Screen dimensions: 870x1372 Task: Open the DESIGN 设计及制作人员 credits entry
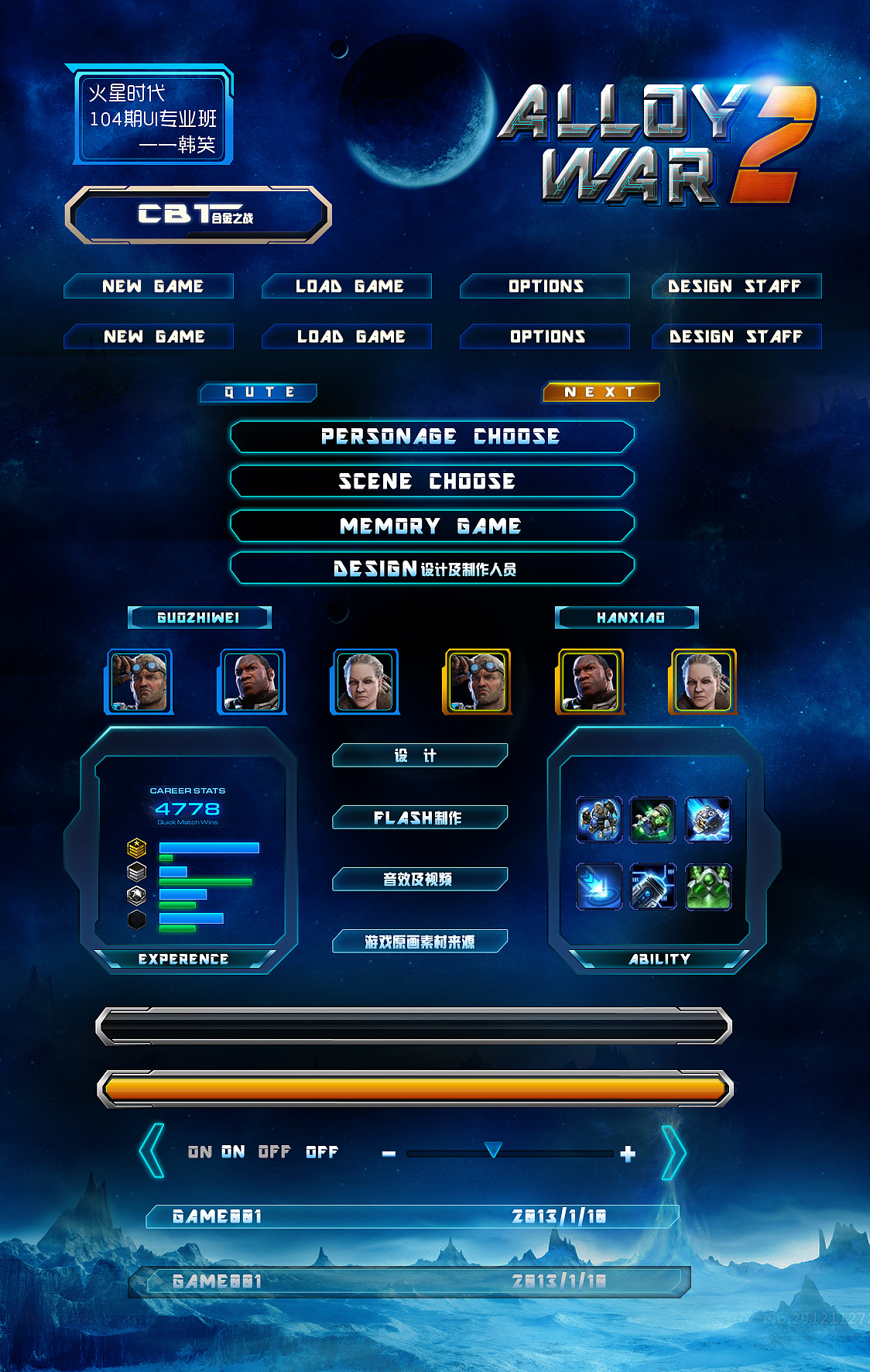[432, 569]
